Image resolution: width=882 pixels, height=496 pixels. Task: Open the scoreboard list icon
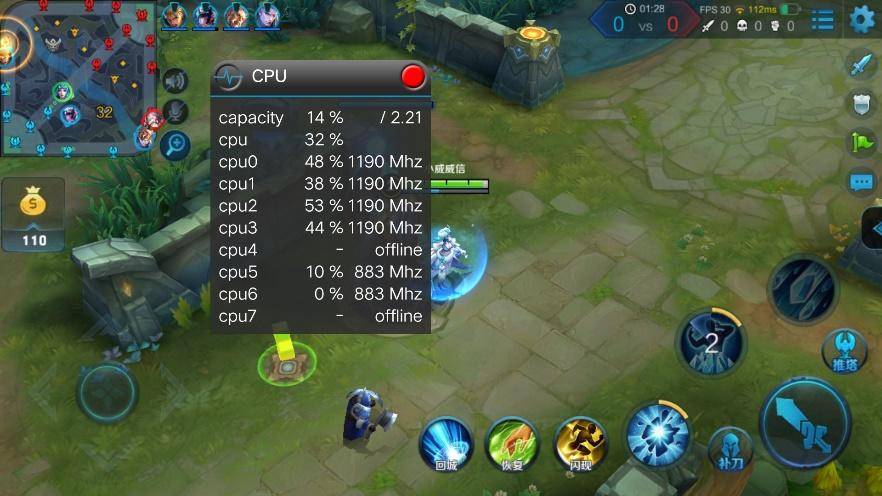[822, 19]
